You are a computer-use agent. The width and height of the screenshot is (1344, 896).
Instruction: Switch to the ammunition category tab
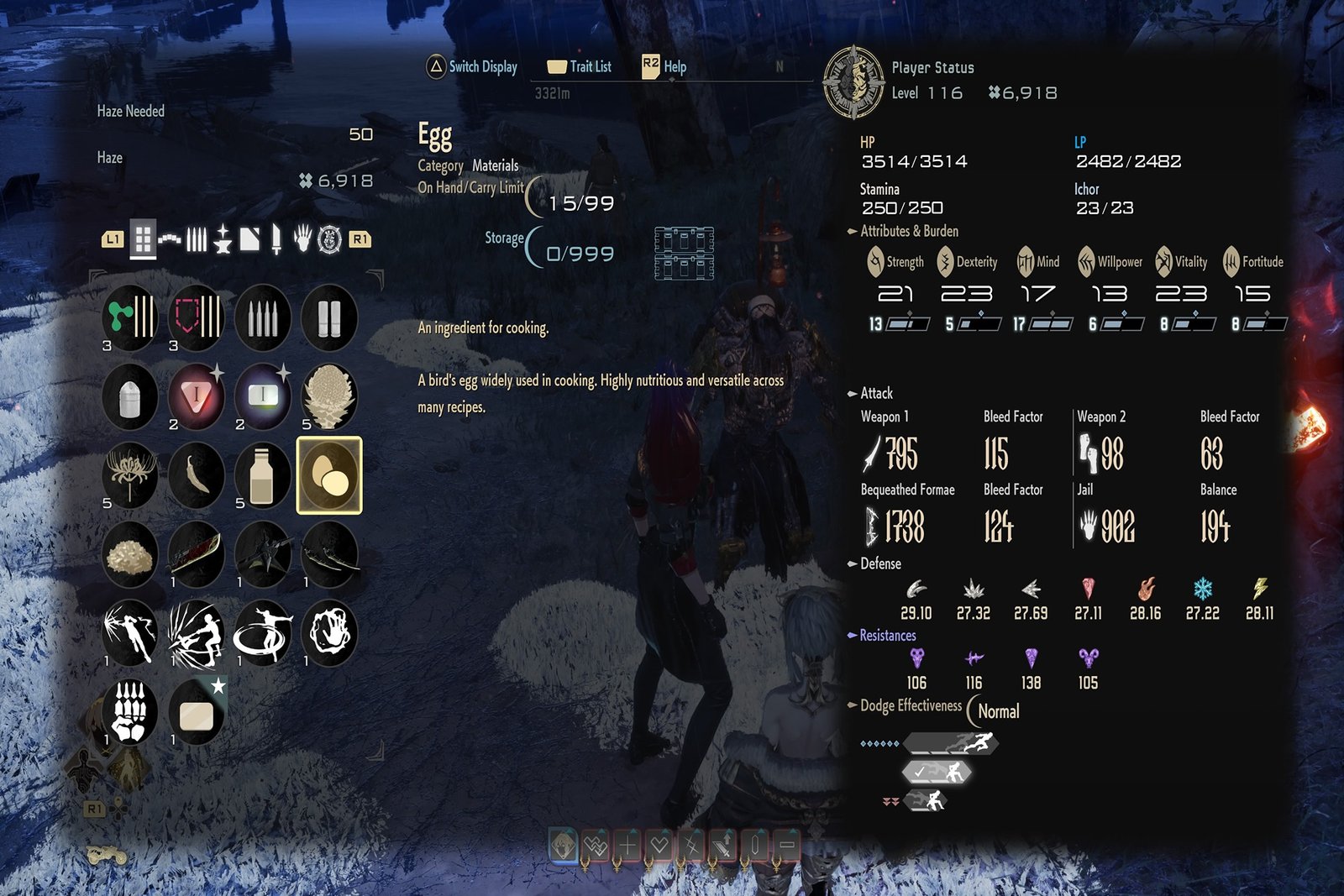(196, 240)
